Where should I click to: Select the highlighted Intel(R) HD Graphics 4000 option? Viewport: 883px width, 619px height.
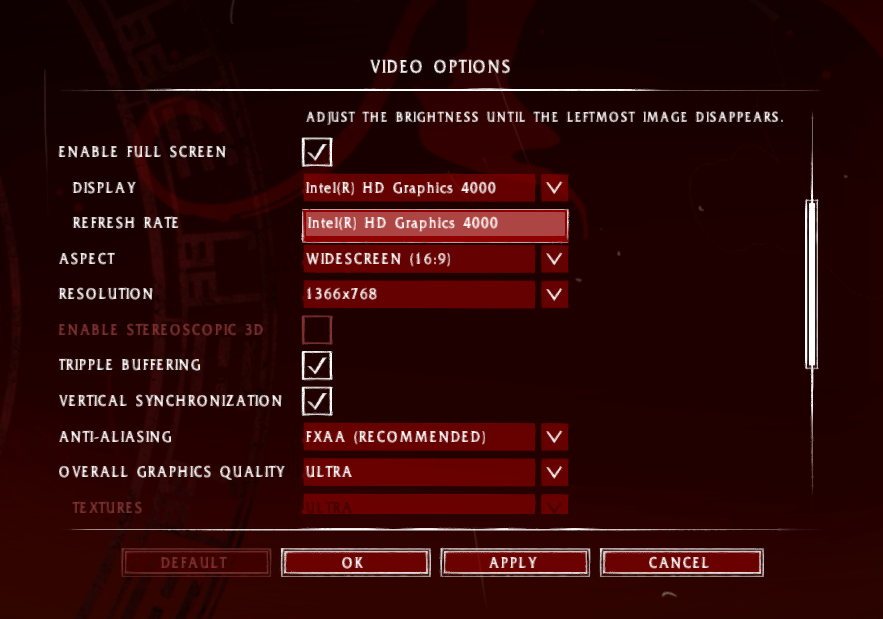click(x=435, y=224)
